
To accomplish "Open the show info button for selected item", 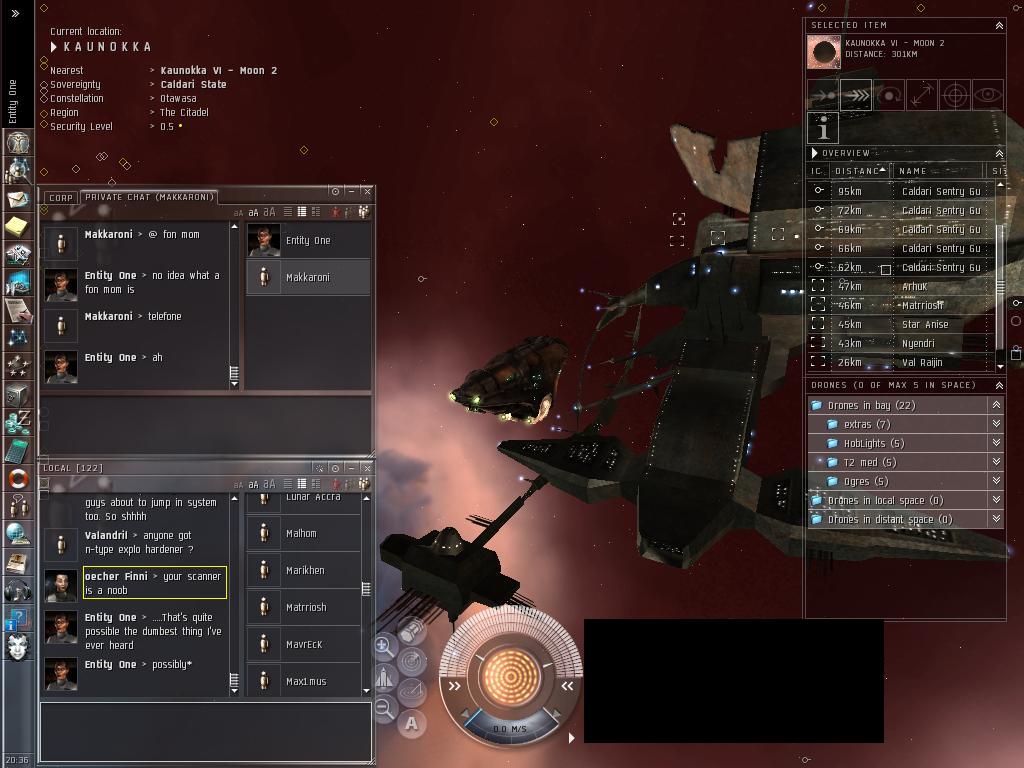I will (x=823, y=128).
